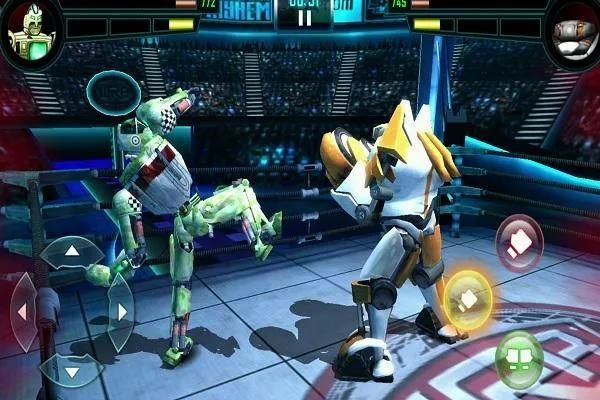Activate the green block button
600x400 pixels.
click(x=519, y=357)
